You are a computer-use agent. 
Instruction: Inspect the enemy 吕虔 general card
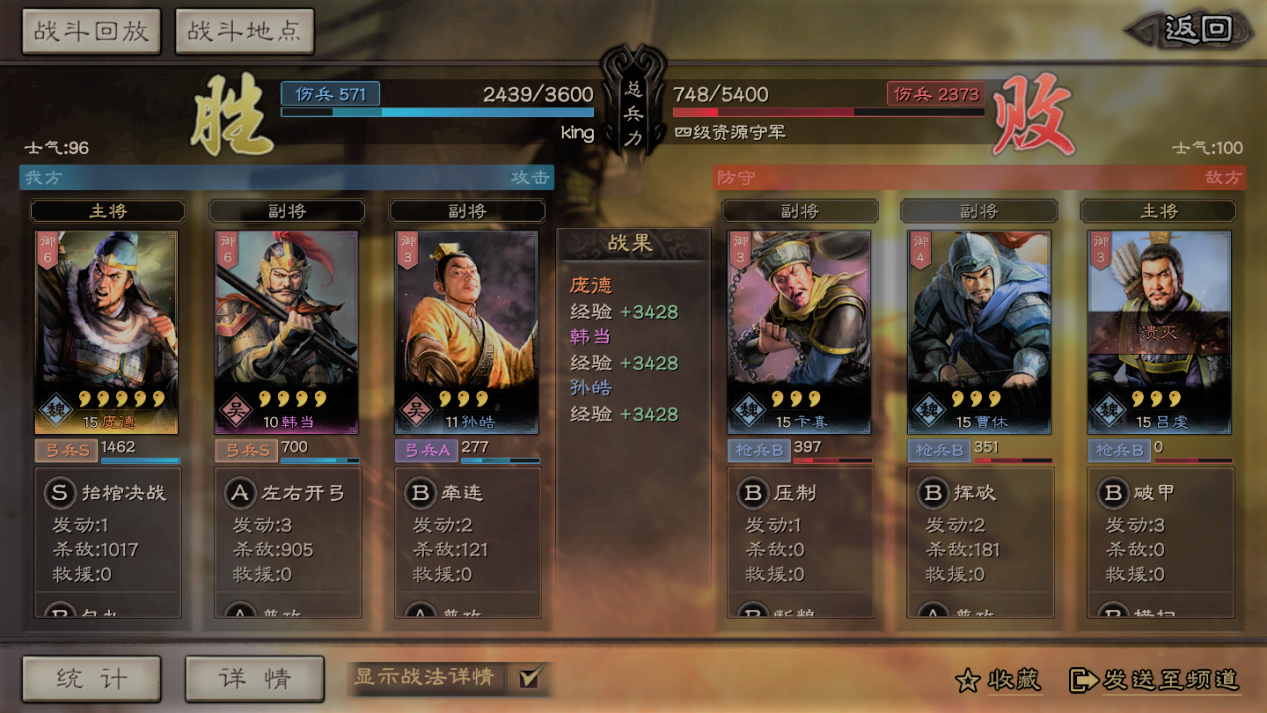point(1158,332)
